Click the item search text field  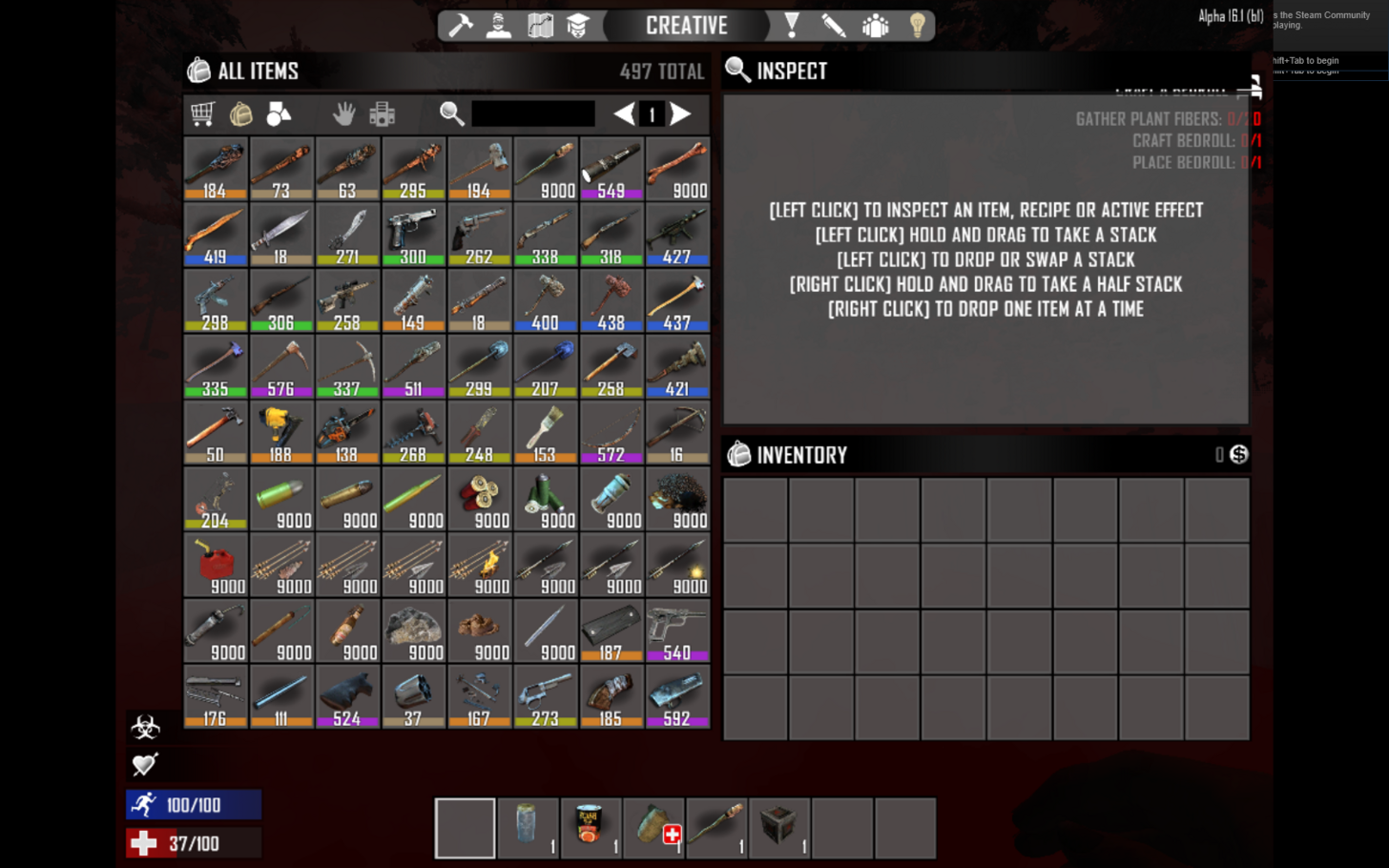[x=532, y=114]
